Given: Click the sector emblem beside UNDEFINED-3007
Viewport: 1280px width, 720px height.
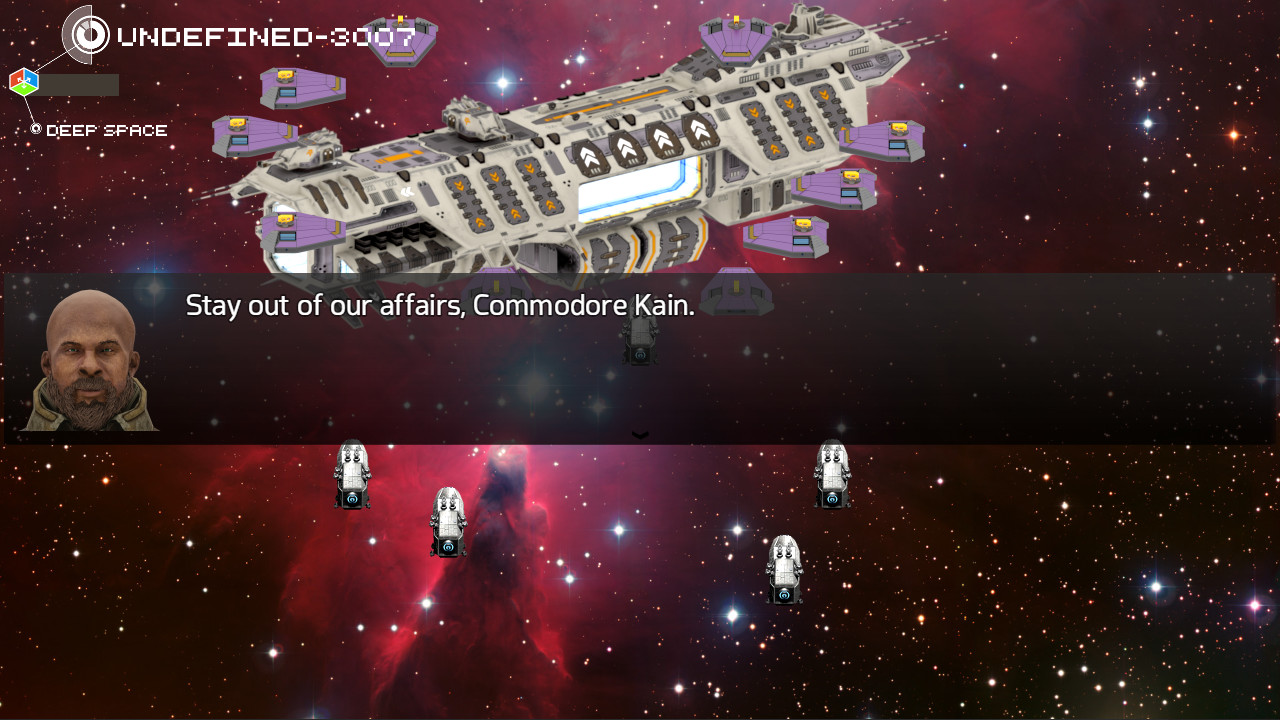Looking at the screenshot, I should point(90,33).
